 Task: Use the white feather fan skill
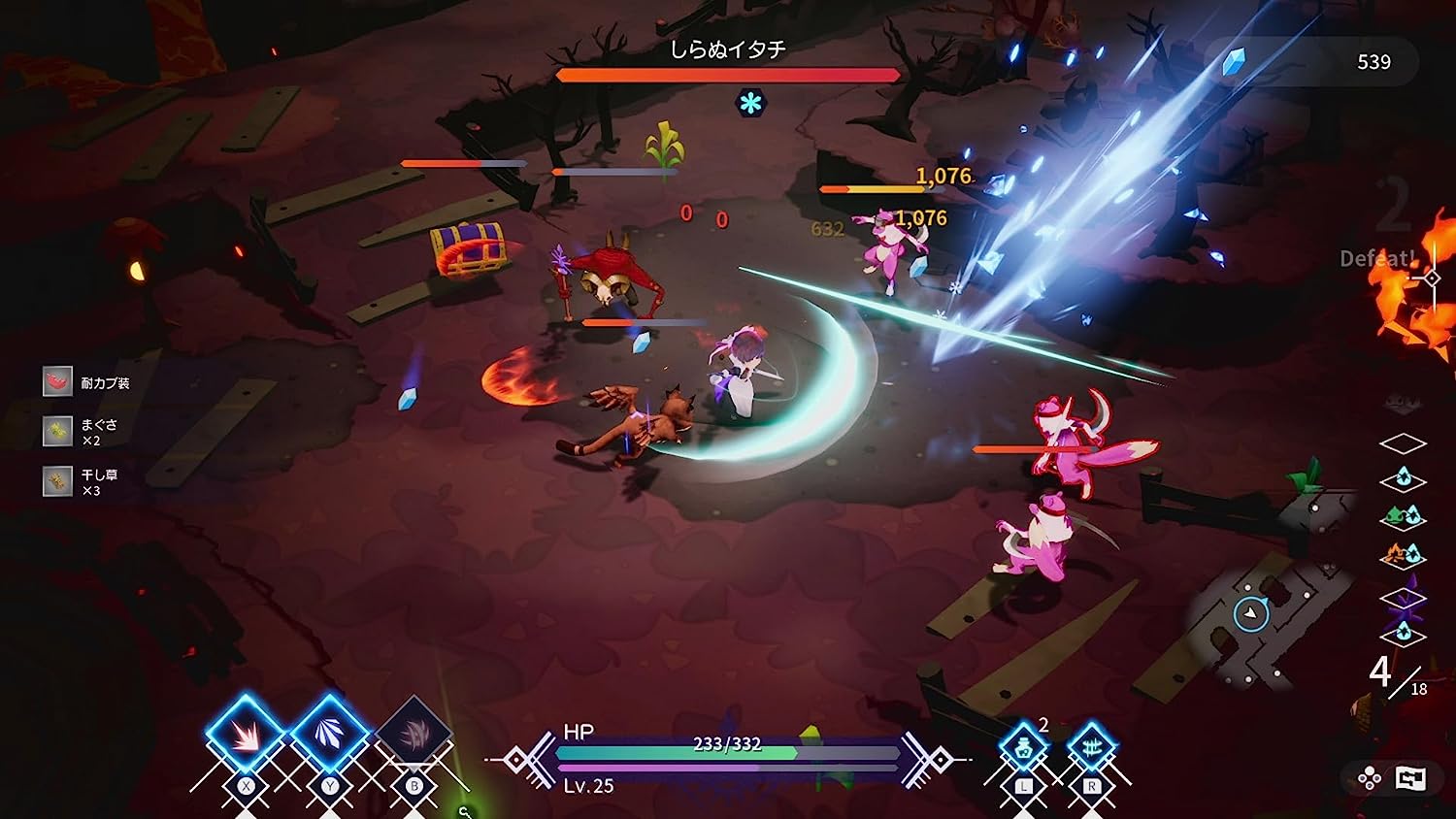[x=329, y=735]
